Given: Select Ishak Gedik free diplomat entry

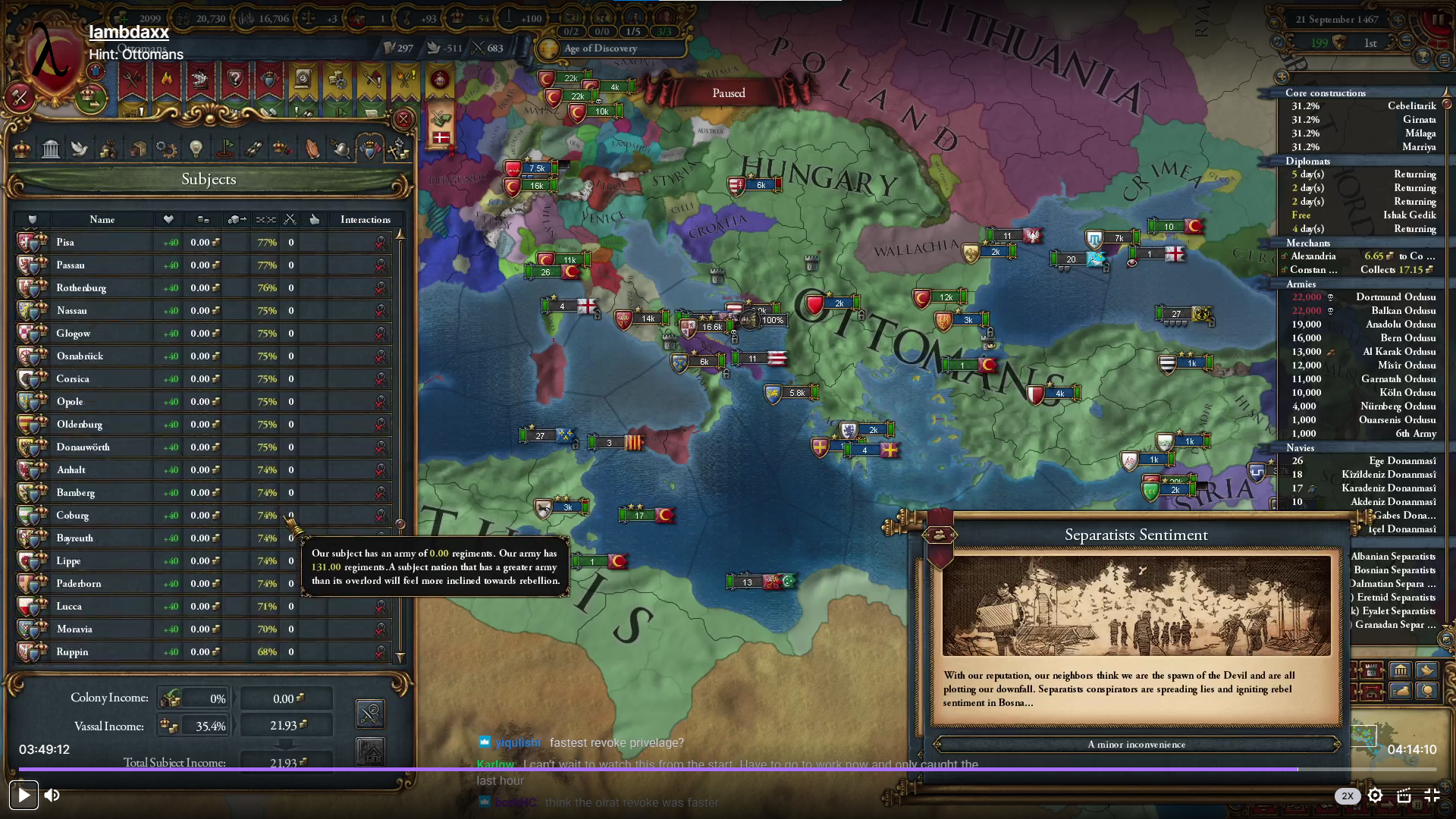Looking at the screenshot, I should (1363, 215).
